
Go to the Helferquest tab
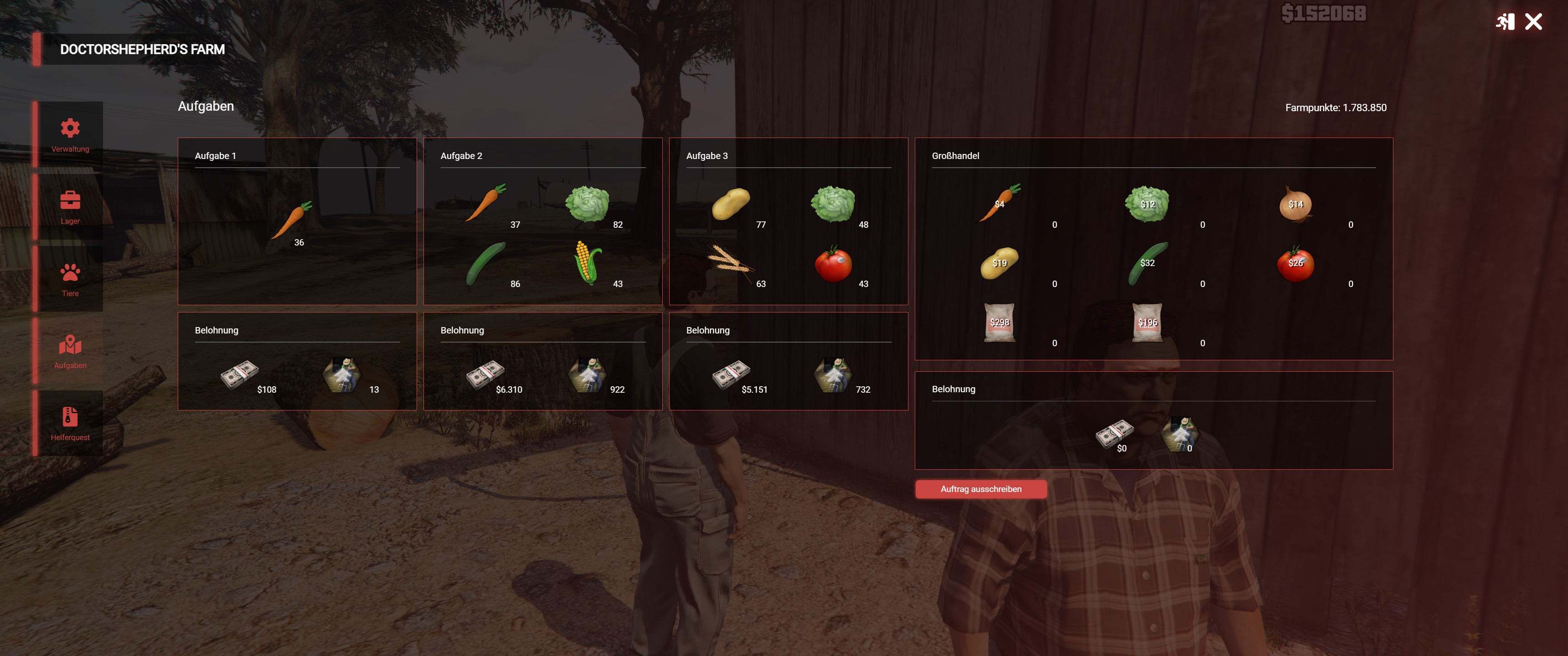[70, 424]
